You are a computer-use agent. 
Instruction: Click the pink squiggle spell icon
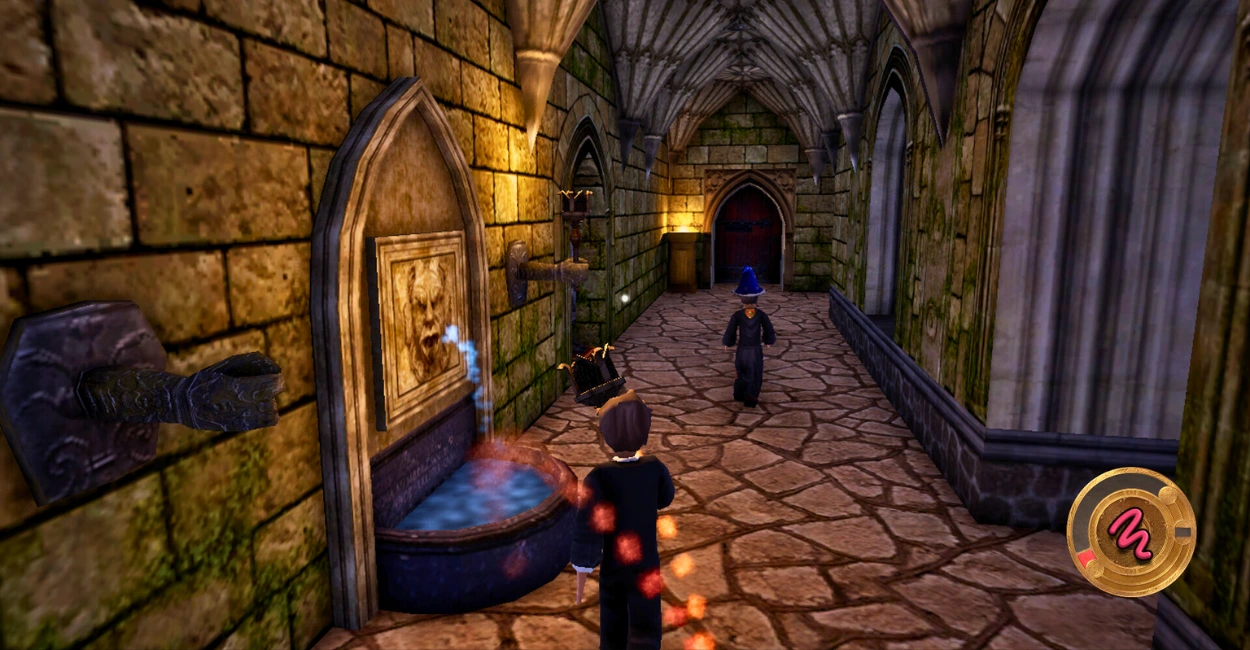click(1128, 531)
